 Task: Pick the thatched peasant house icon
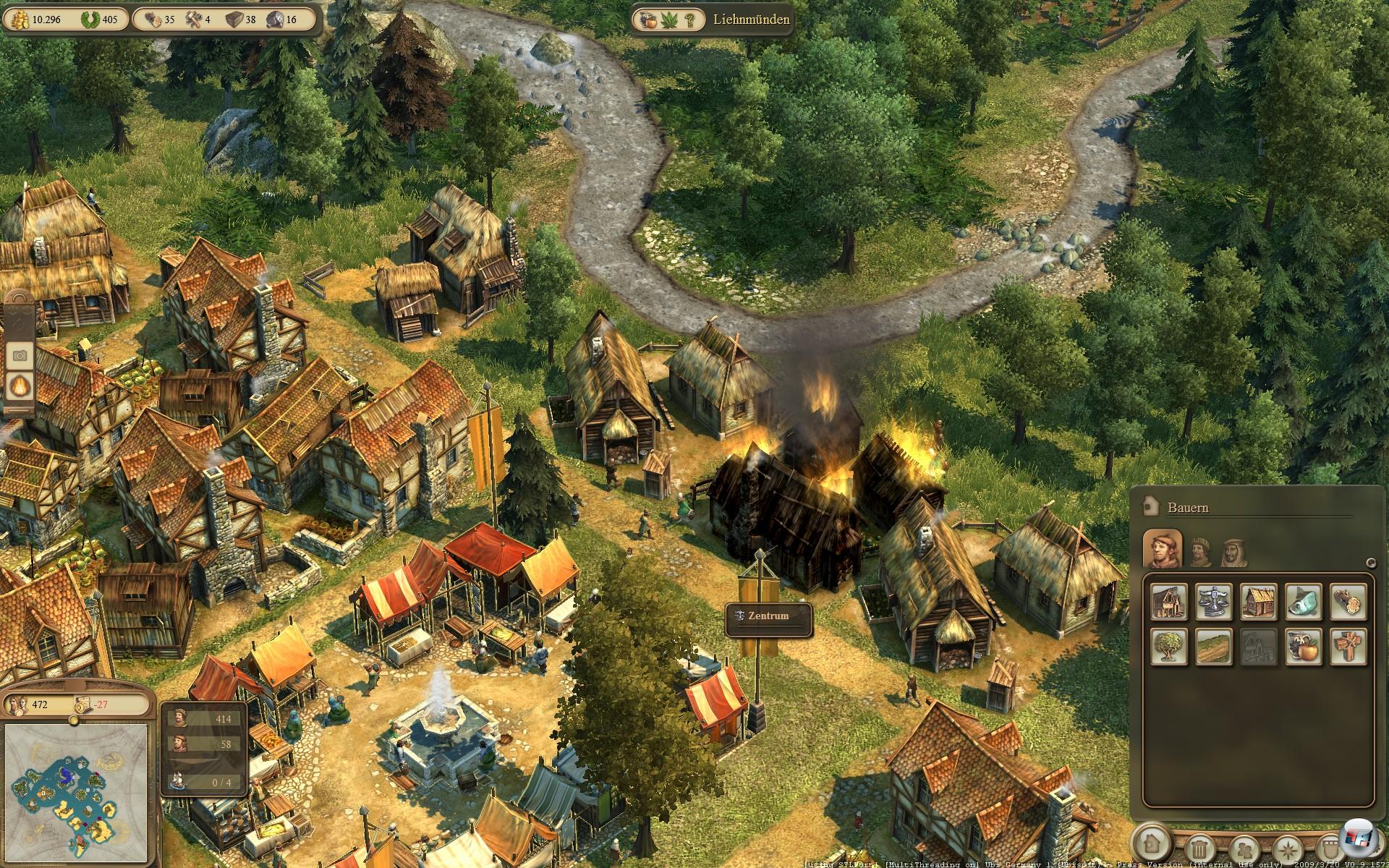(x=1258, y=602)
